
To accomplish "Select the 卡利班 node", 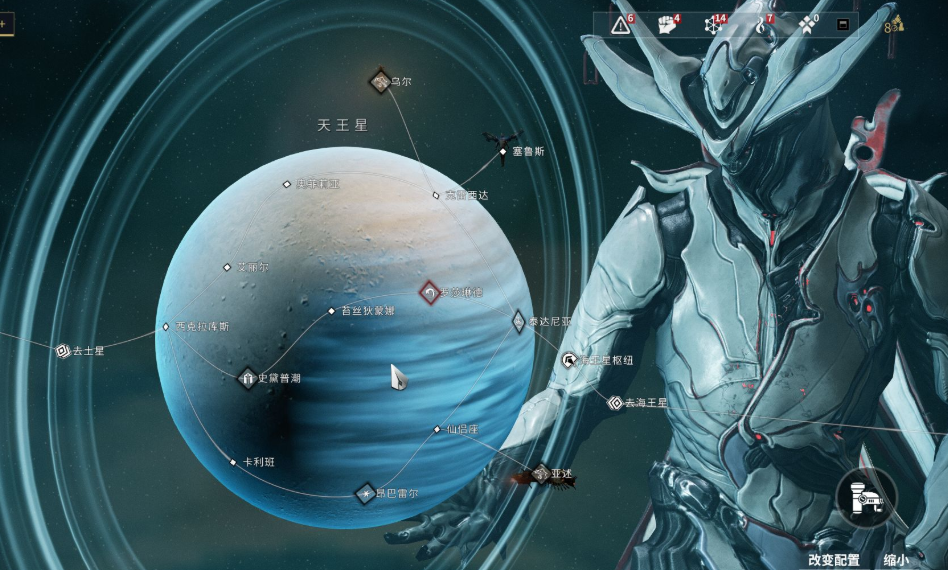I will point(233,462).
